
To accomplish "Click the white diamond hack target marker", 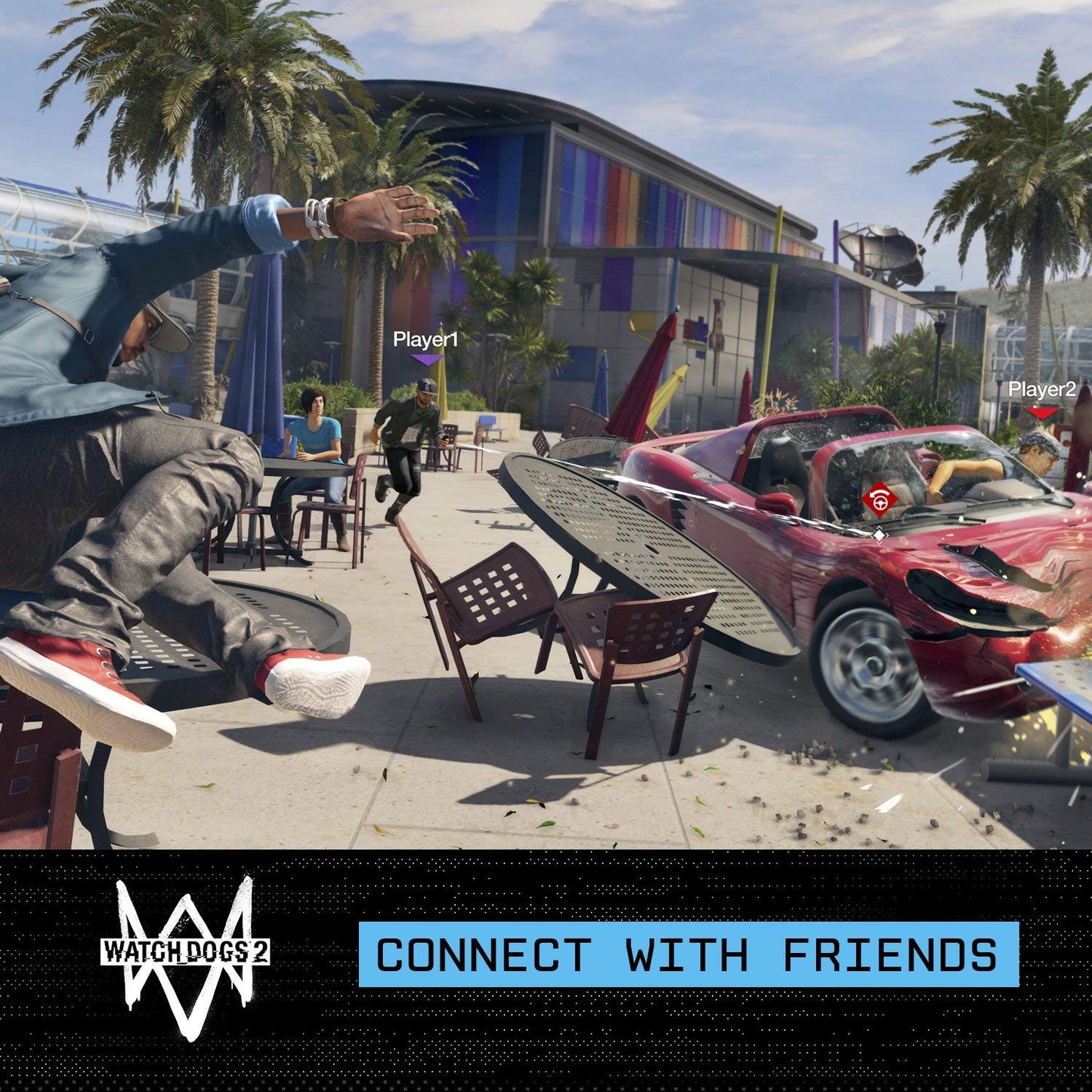I will pyautogui.click(x=879, y=535).
